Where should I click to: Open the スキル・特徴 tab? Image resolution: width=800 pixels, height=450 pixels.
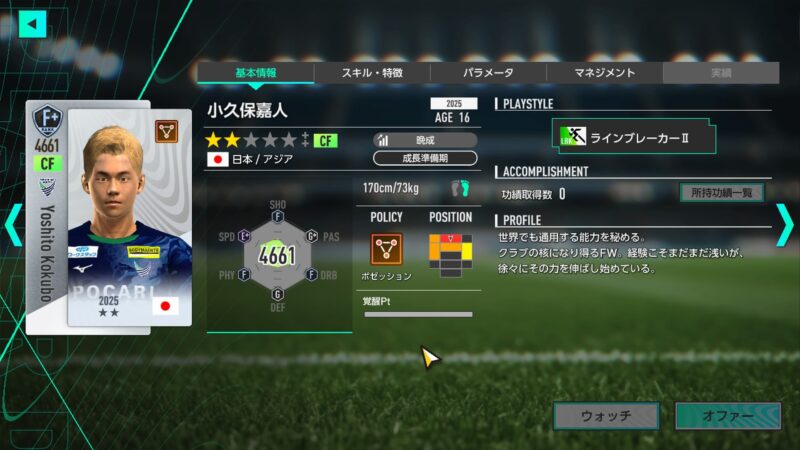tap(372, 73)
